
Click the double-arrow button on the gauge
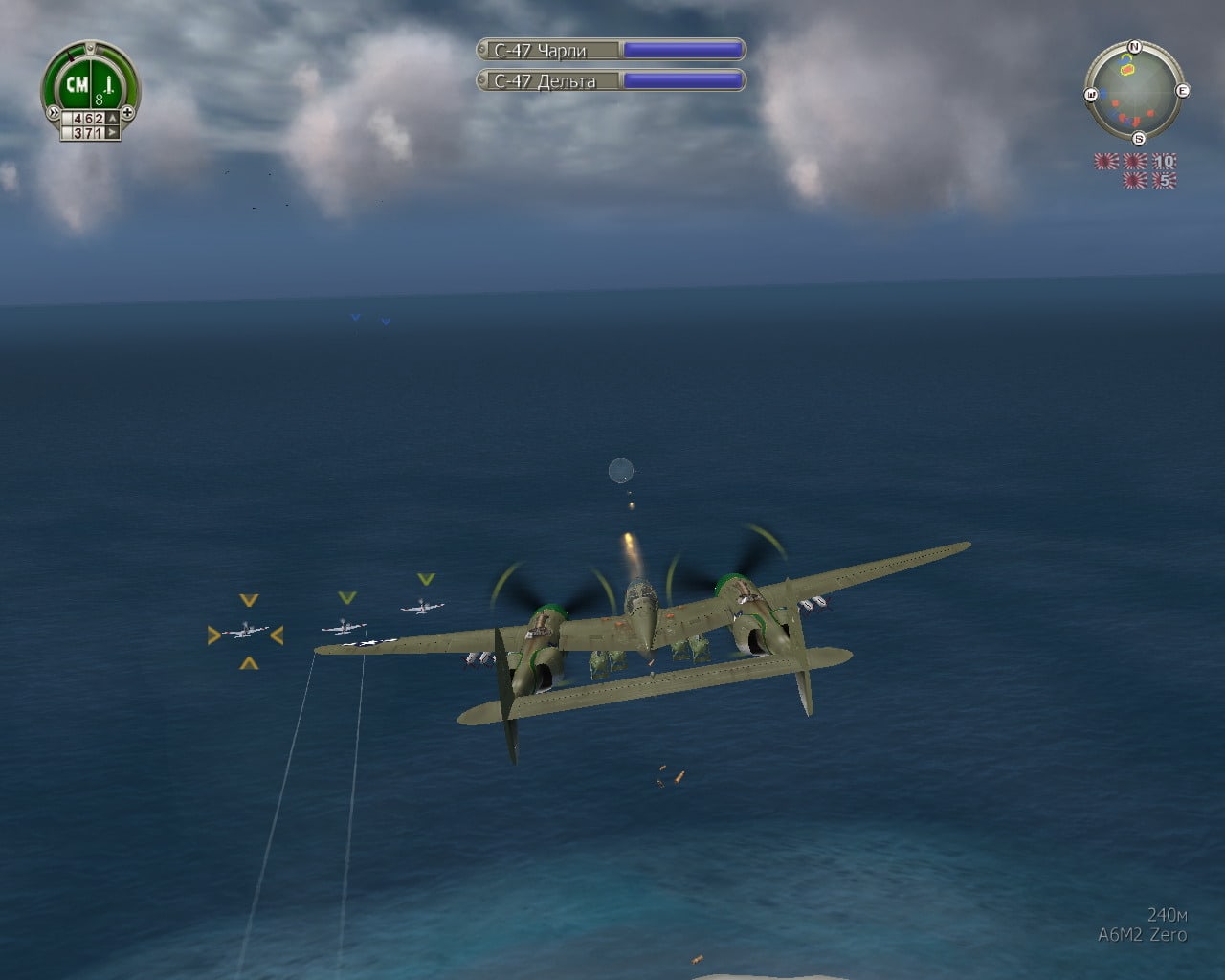coord(51,112)
